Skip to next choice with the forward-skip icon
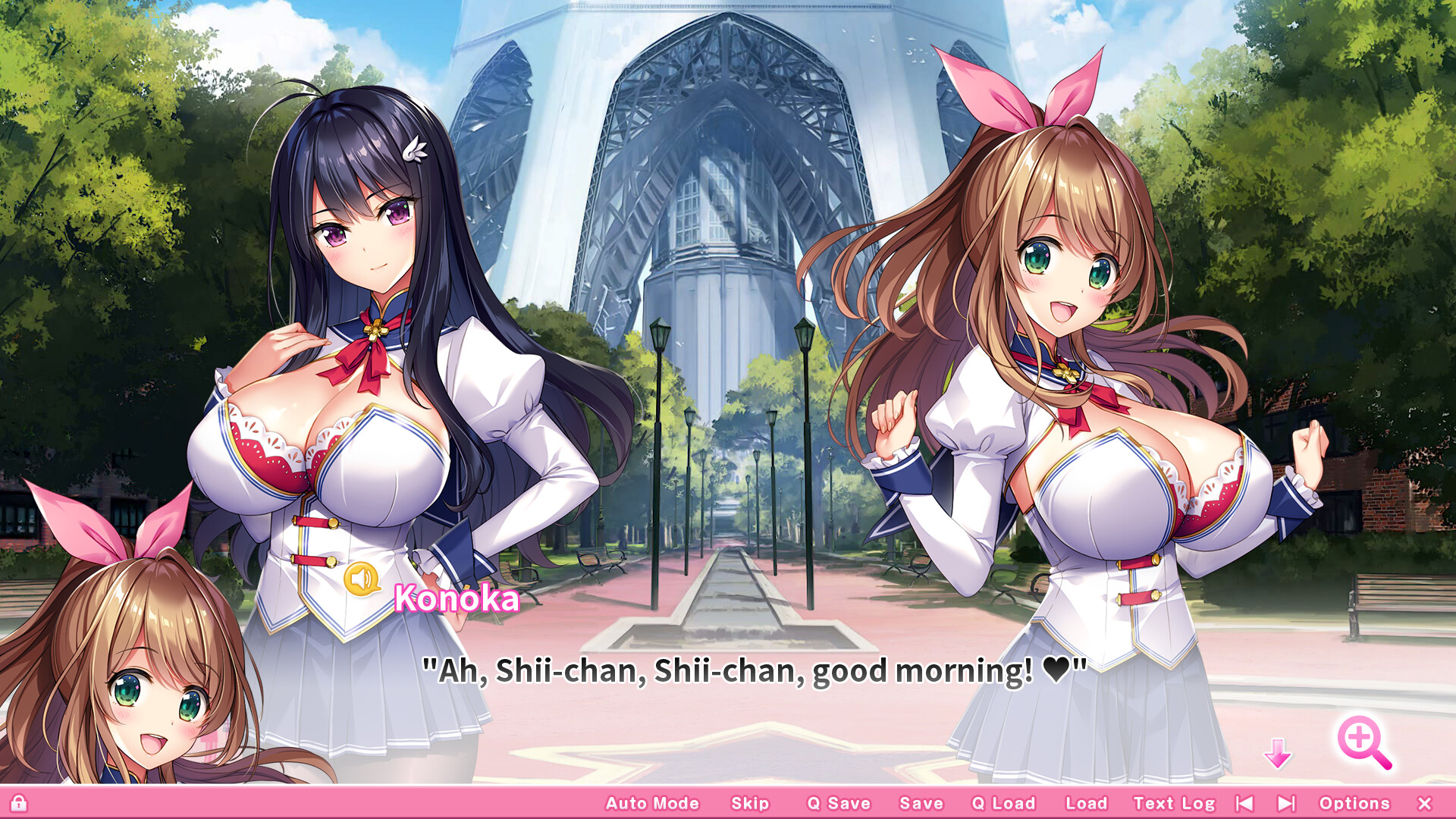1456x819 pixels. (1285, 803)
